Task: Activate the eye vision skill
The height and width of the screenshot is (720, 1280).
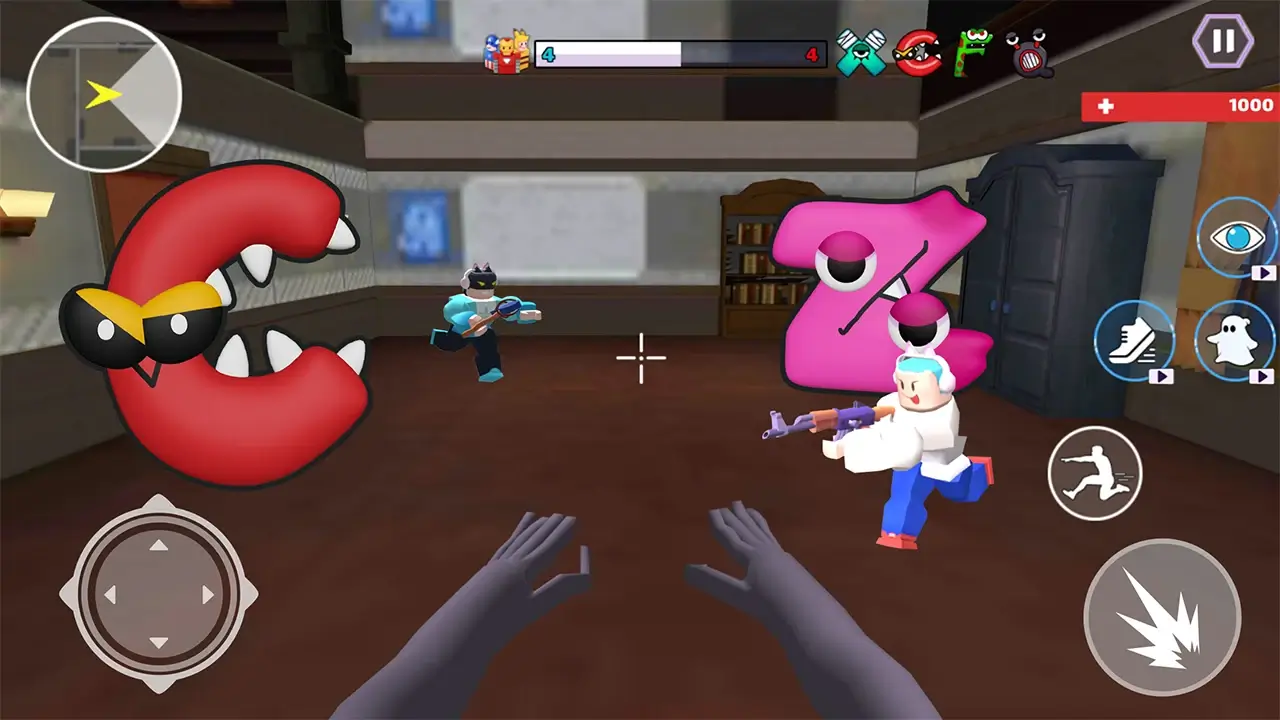Action: coord(1237,239)
